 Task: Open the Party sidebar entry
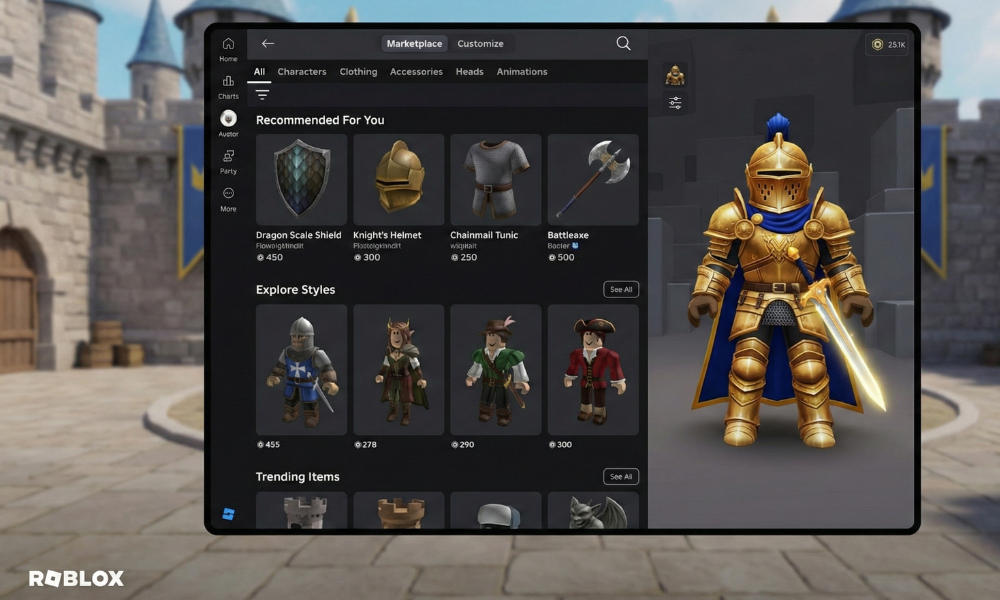tap(228, 161)
